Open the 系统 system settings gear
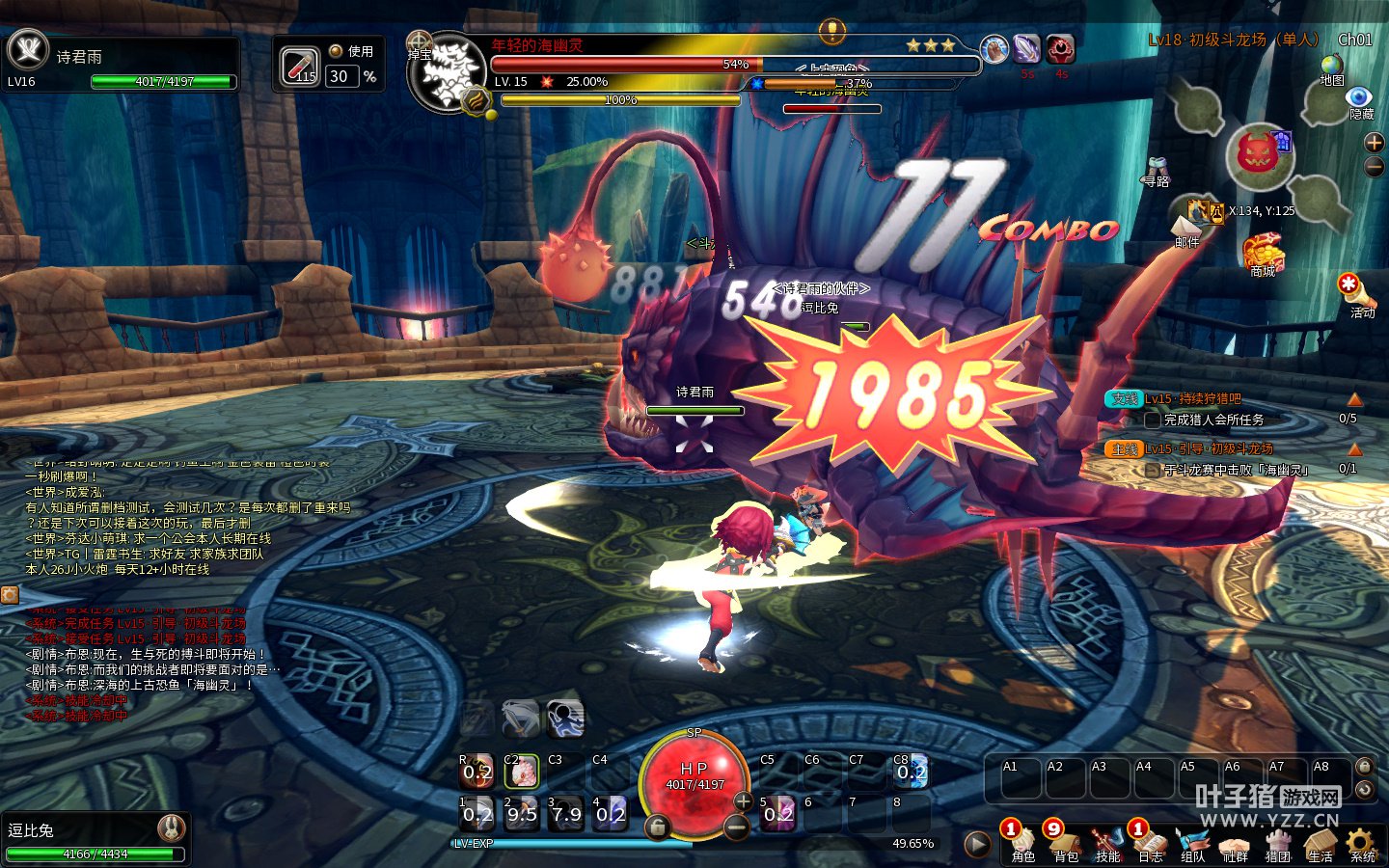 1362,845
